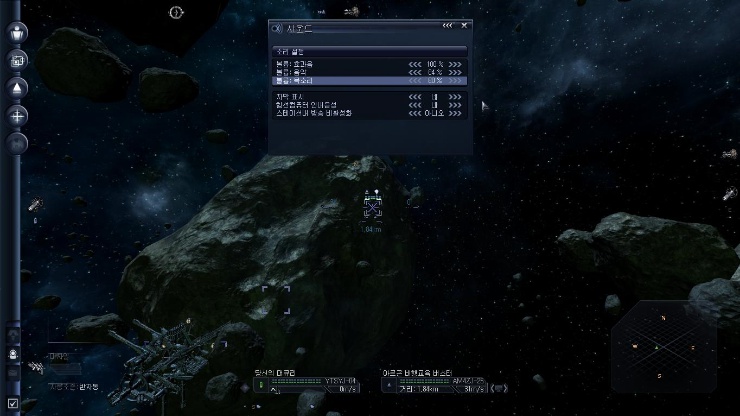
Task: Switch subtitle display to previous value
Action: [415, 96]
